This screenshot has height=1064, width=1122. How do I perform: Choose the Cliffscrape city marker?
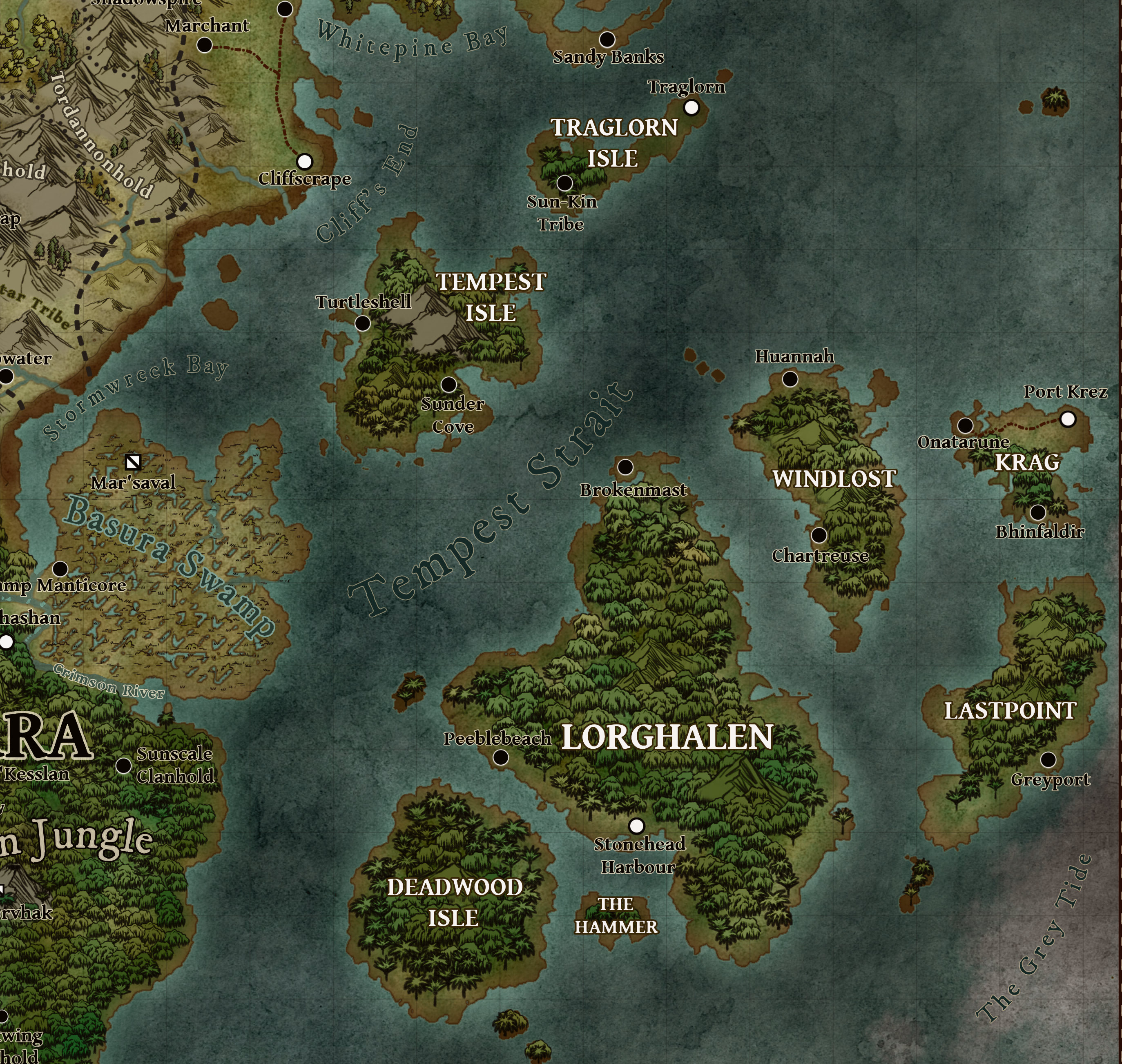coord(305,162)
